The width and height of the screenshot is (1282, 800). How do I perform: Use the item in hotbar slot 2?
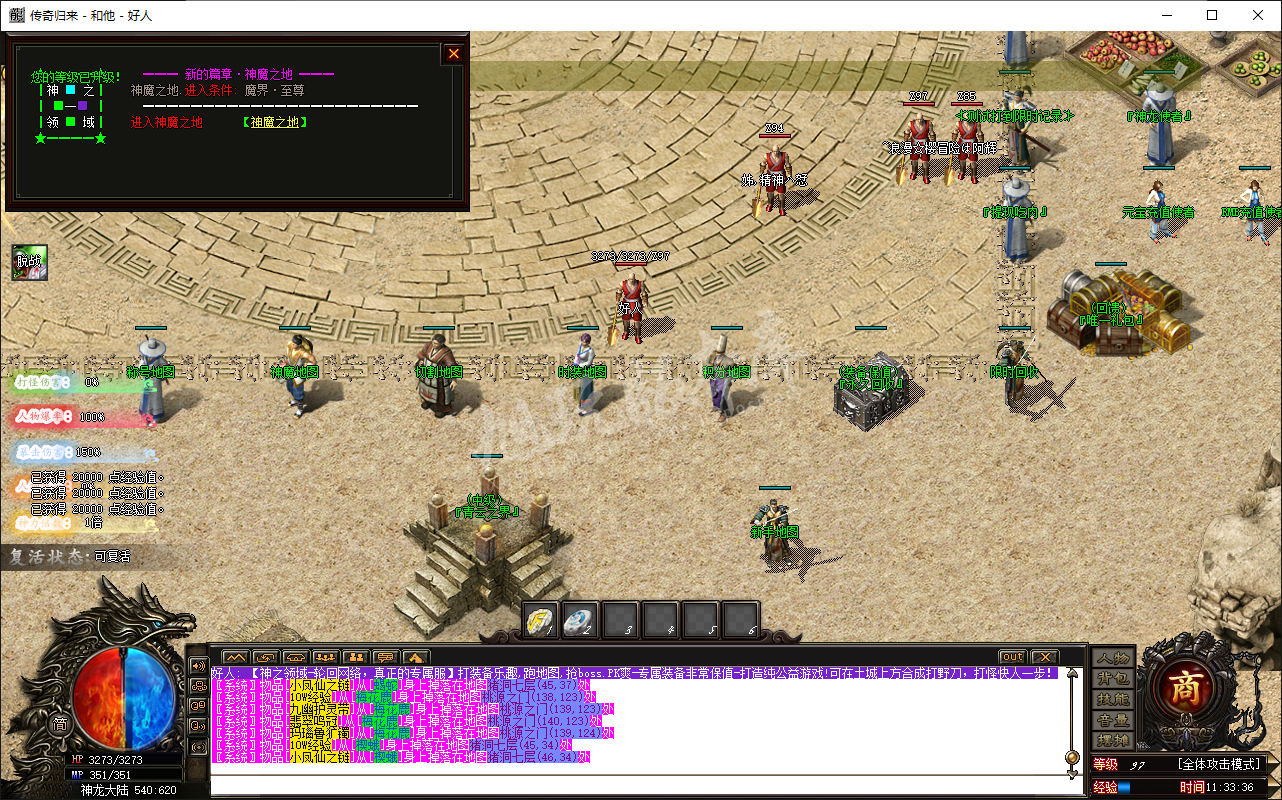[581, 620]
